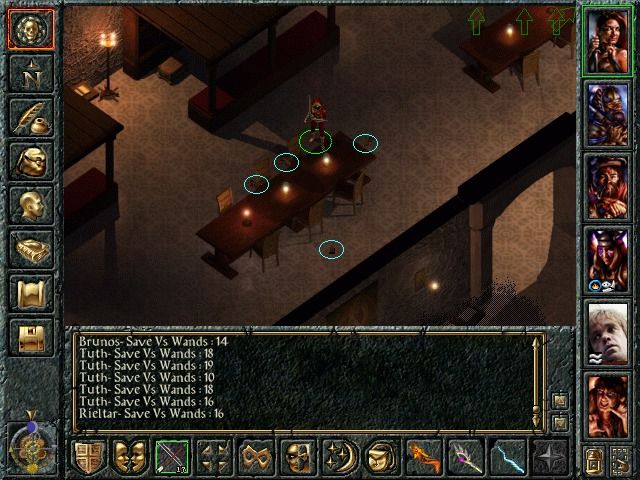The height and width of the screenshot is (480, 640).
Task: Select the arrow quick weapon slot
Action: (x=173, y=459)
